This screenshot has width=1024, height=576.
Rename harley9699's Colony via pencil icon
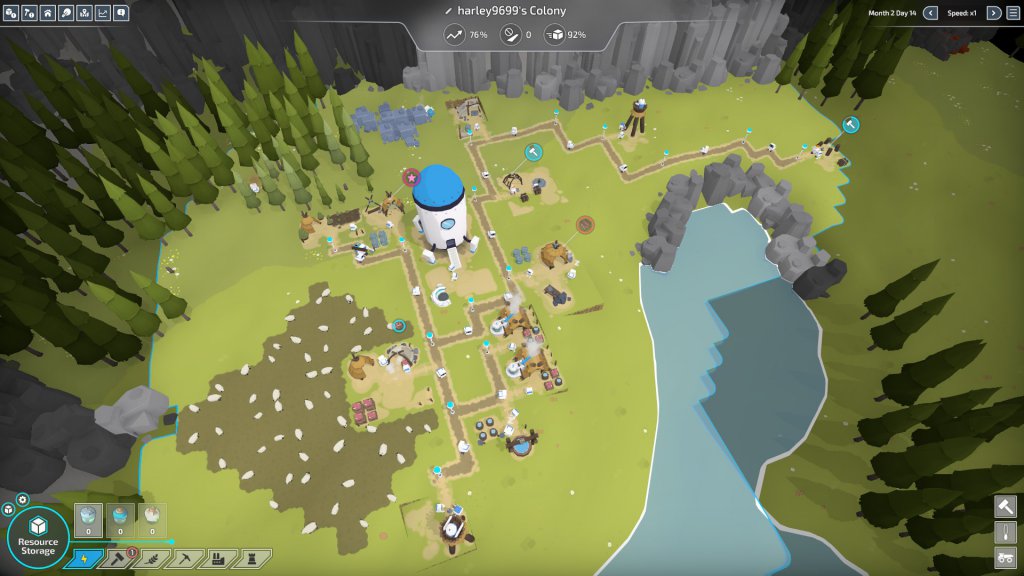pos(448,11)
